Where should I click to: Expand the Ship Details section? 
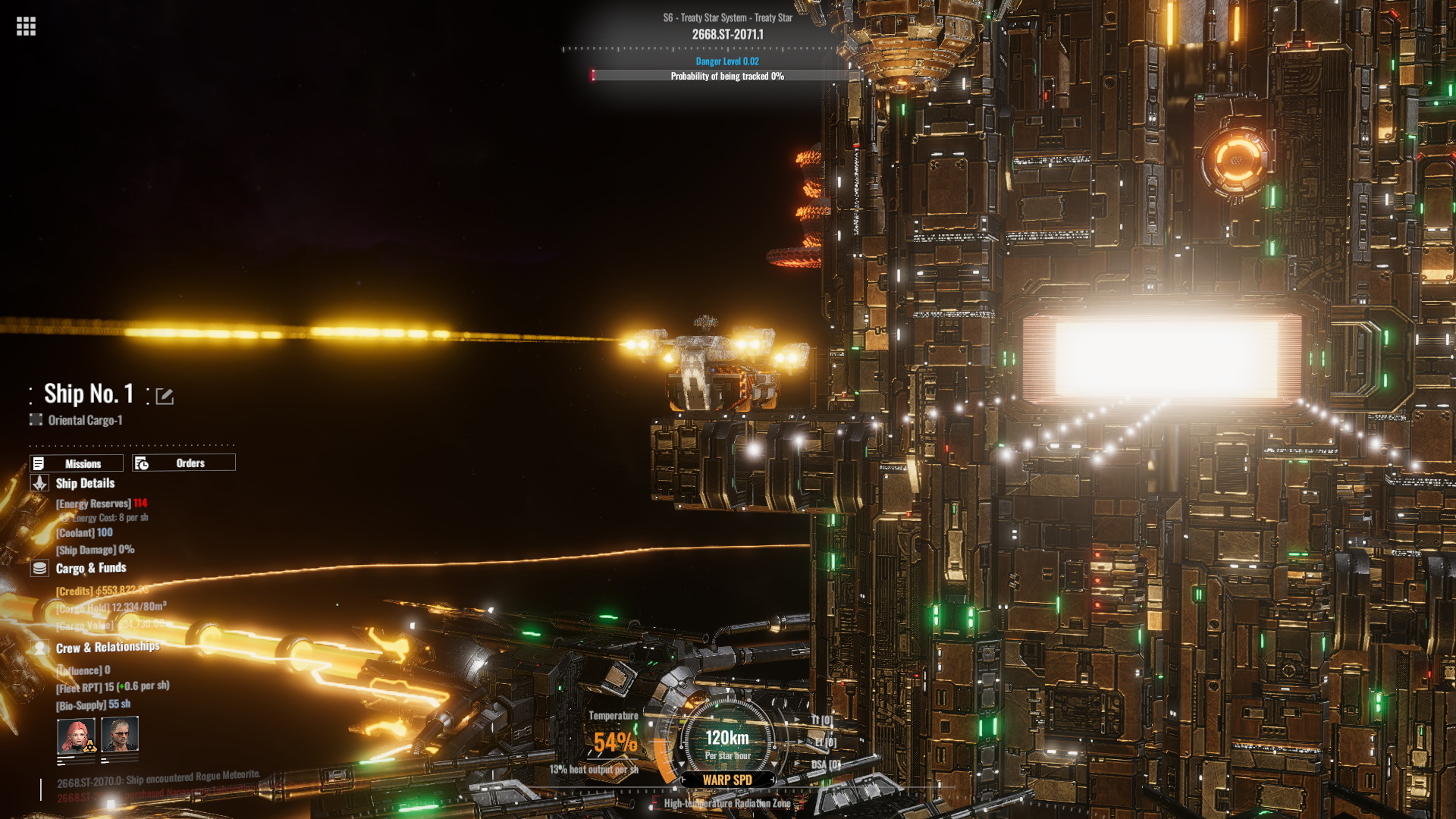(x=84, y=483)
